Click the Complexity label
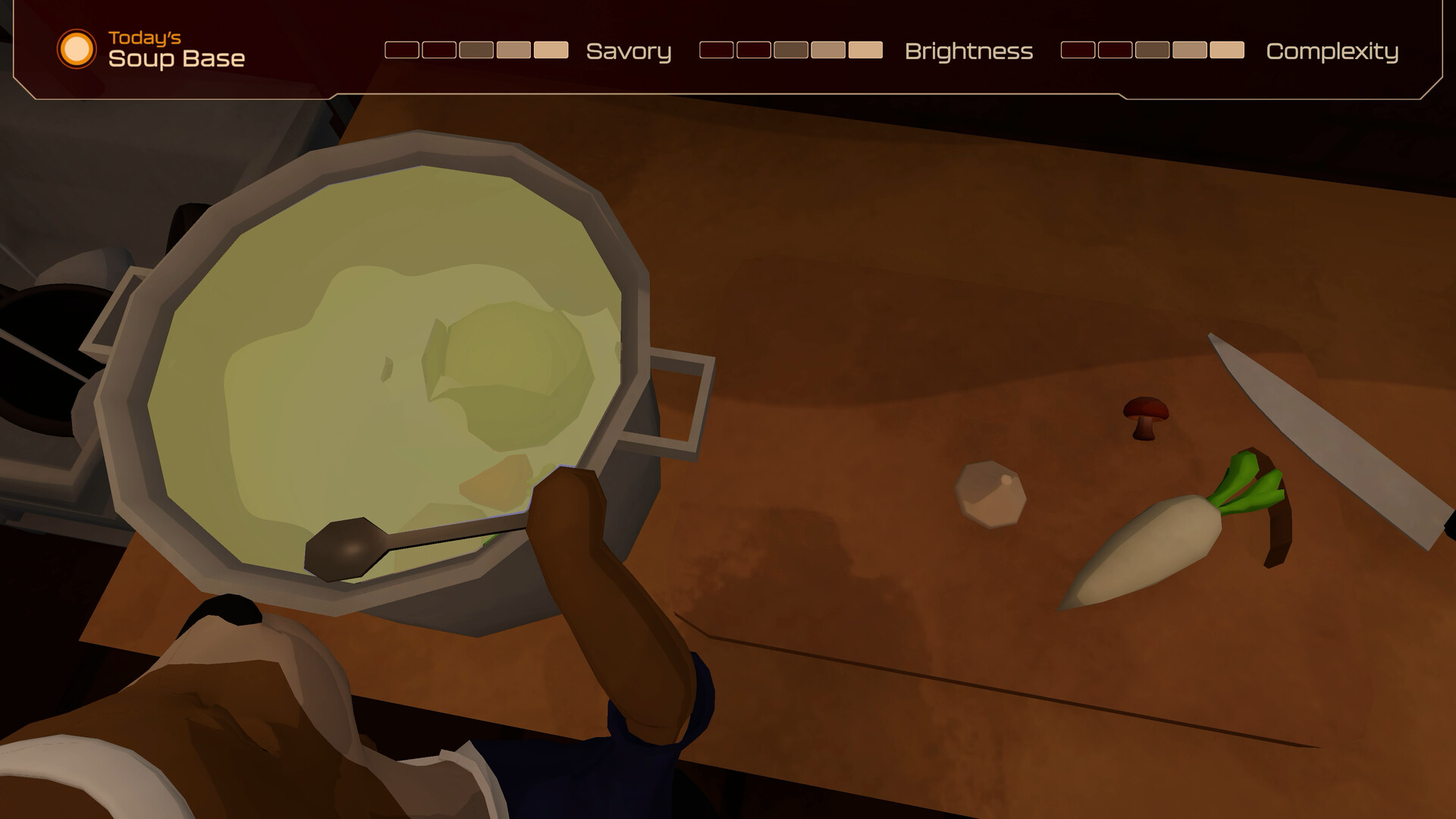This screenshot has width=1456, height=819. [x=1334, y=53]
